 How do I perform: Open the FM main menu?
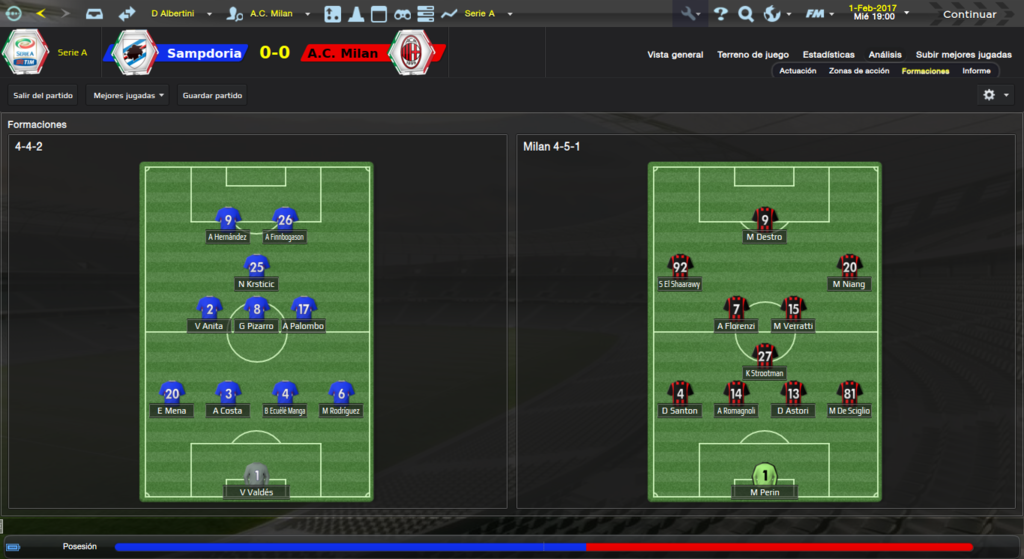(819, 14)
